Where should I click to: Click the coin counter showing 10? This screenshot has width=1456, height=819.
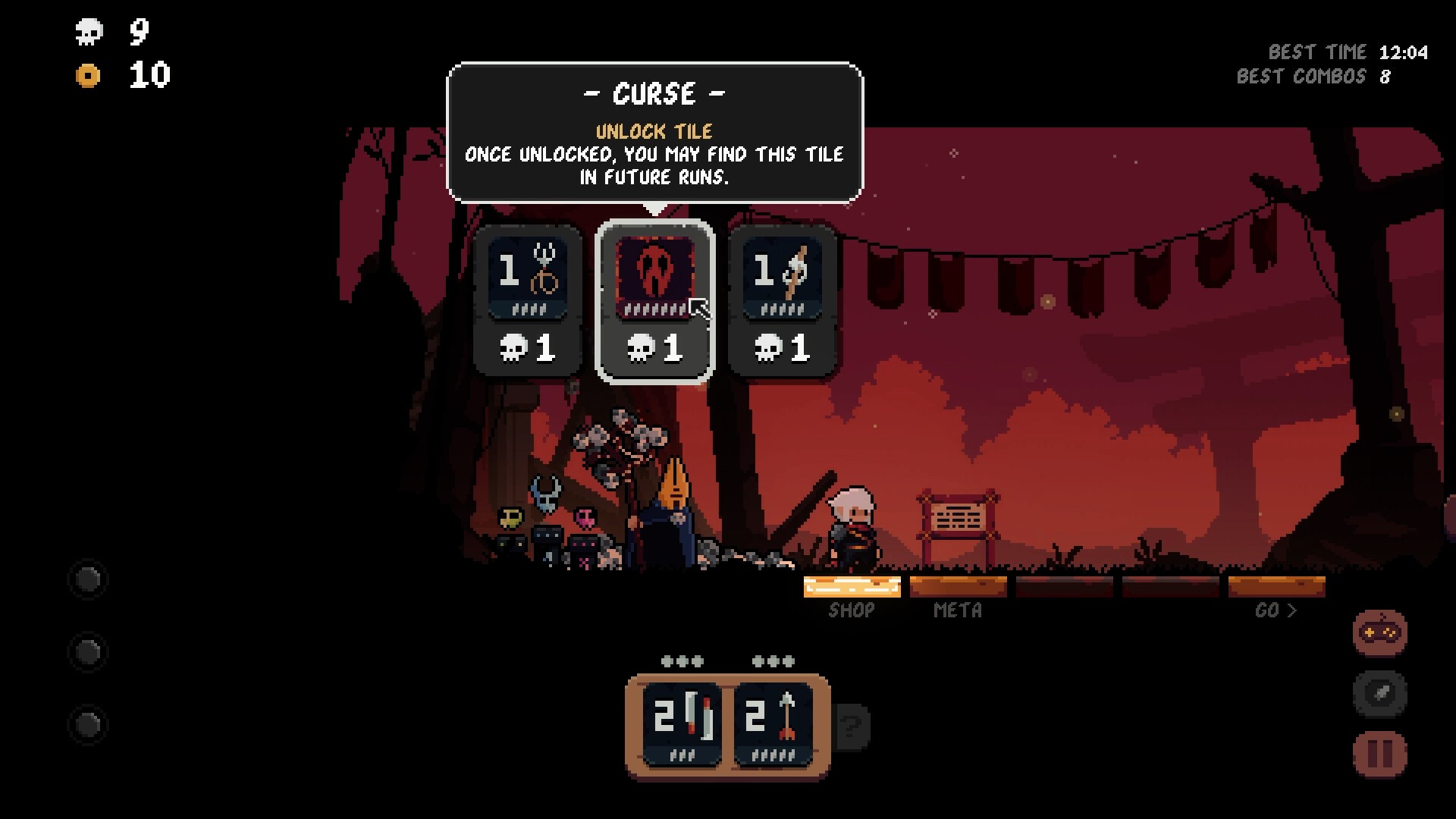click(x=121, y=76)
